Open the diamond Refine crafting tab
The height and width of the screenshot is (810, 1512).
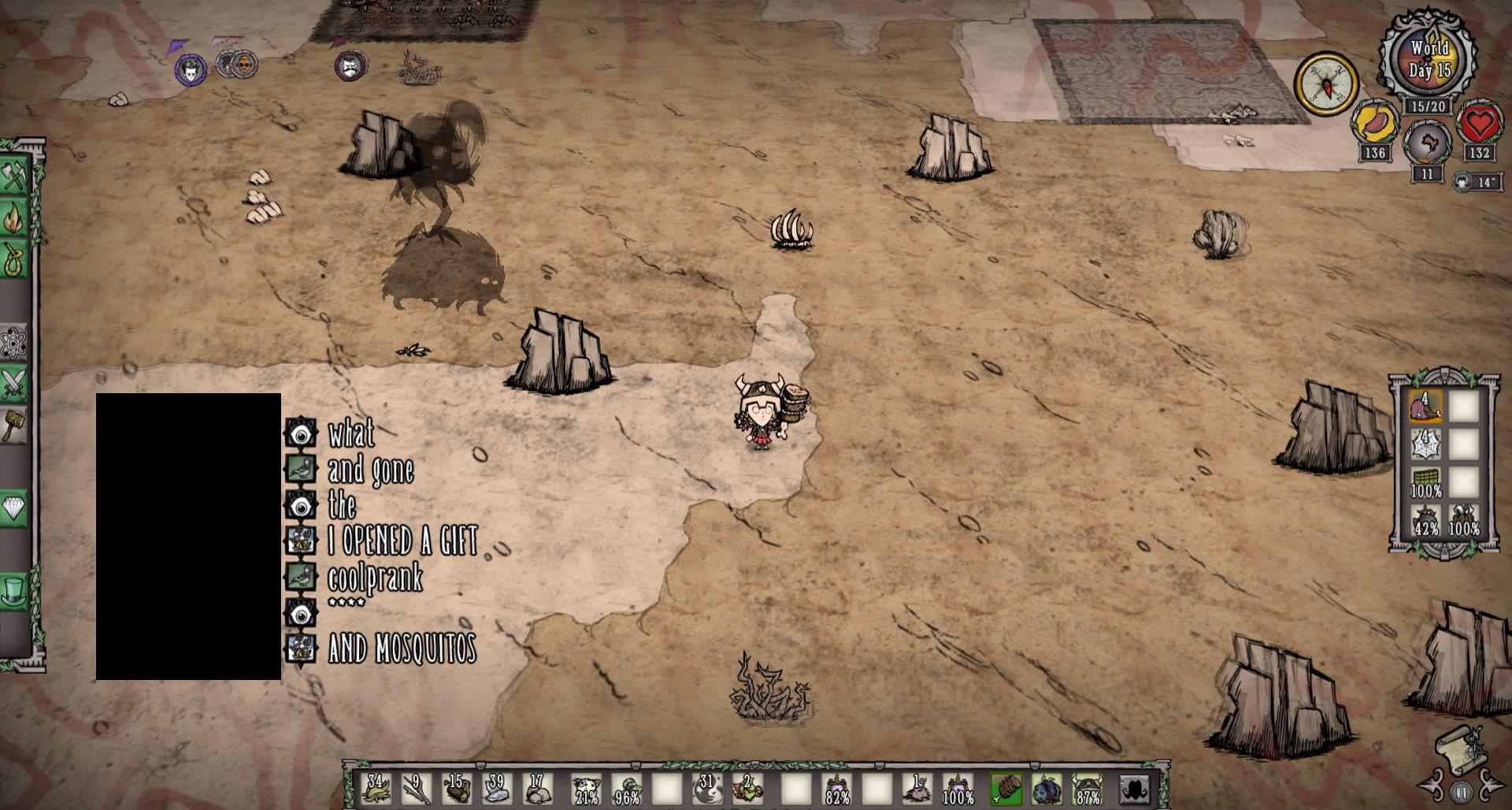[x=14, y=508]
